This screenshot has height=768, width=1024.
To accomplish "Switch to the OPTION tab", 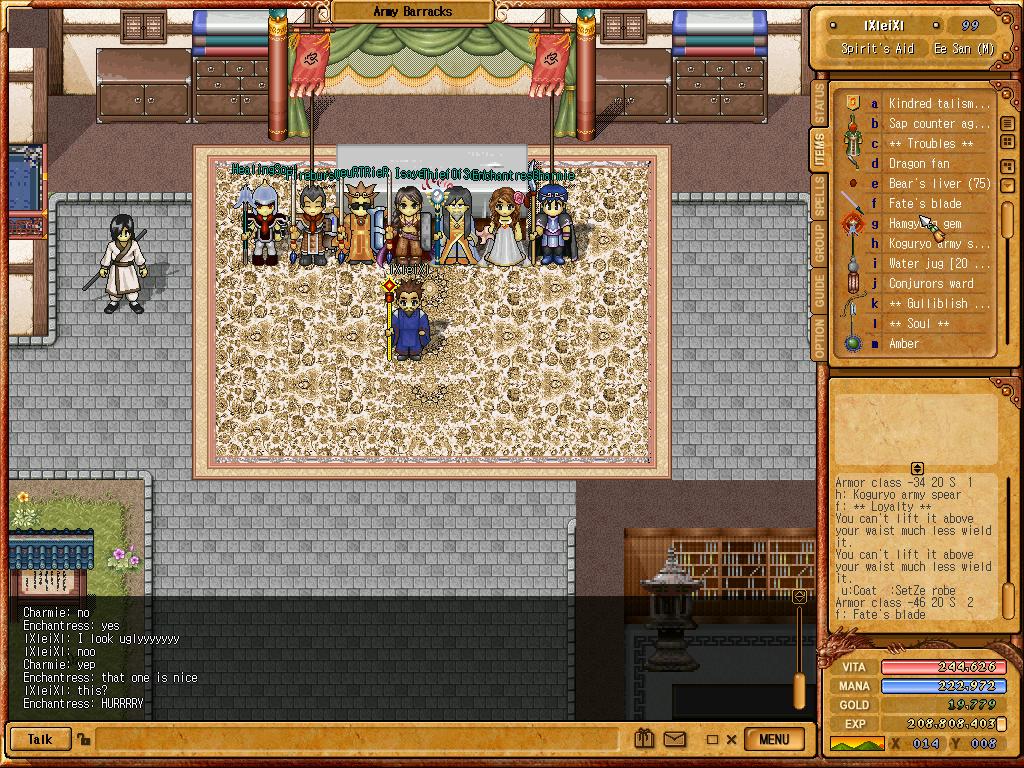I will (819, 338).
